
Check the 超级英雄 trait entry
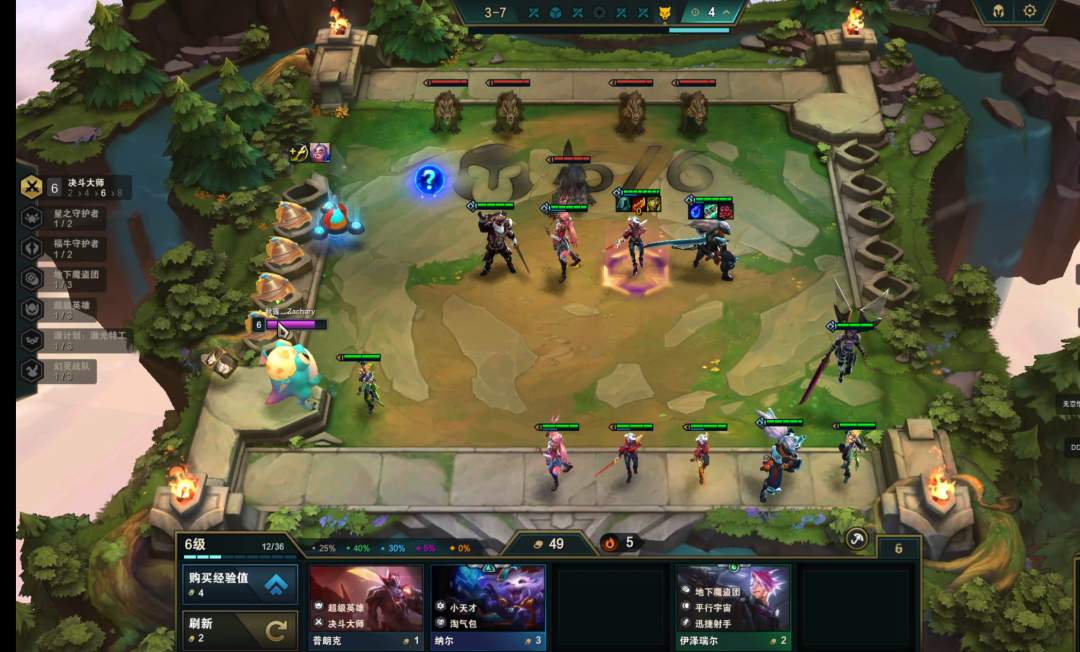pyautogui.click(x=75, y=310)
